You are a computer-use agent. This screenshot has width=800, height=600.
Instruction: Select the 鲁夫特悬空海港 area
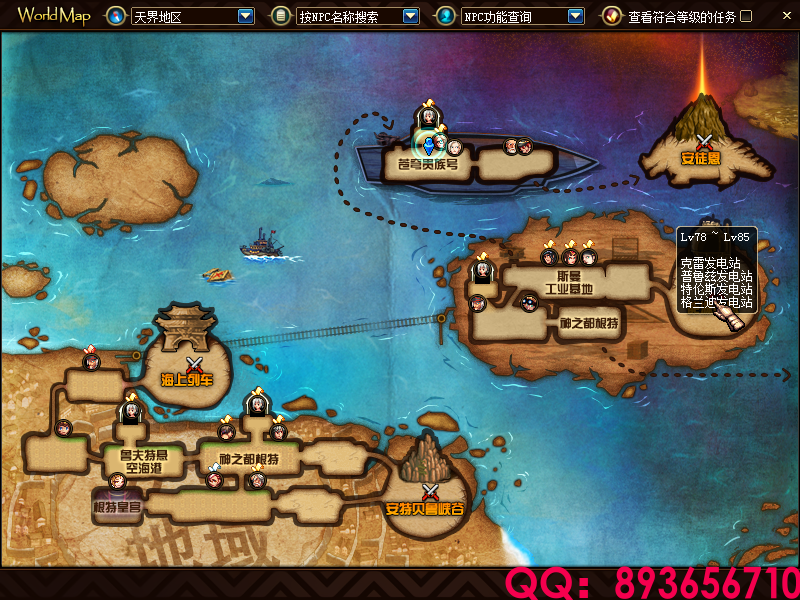pos(136,461)
